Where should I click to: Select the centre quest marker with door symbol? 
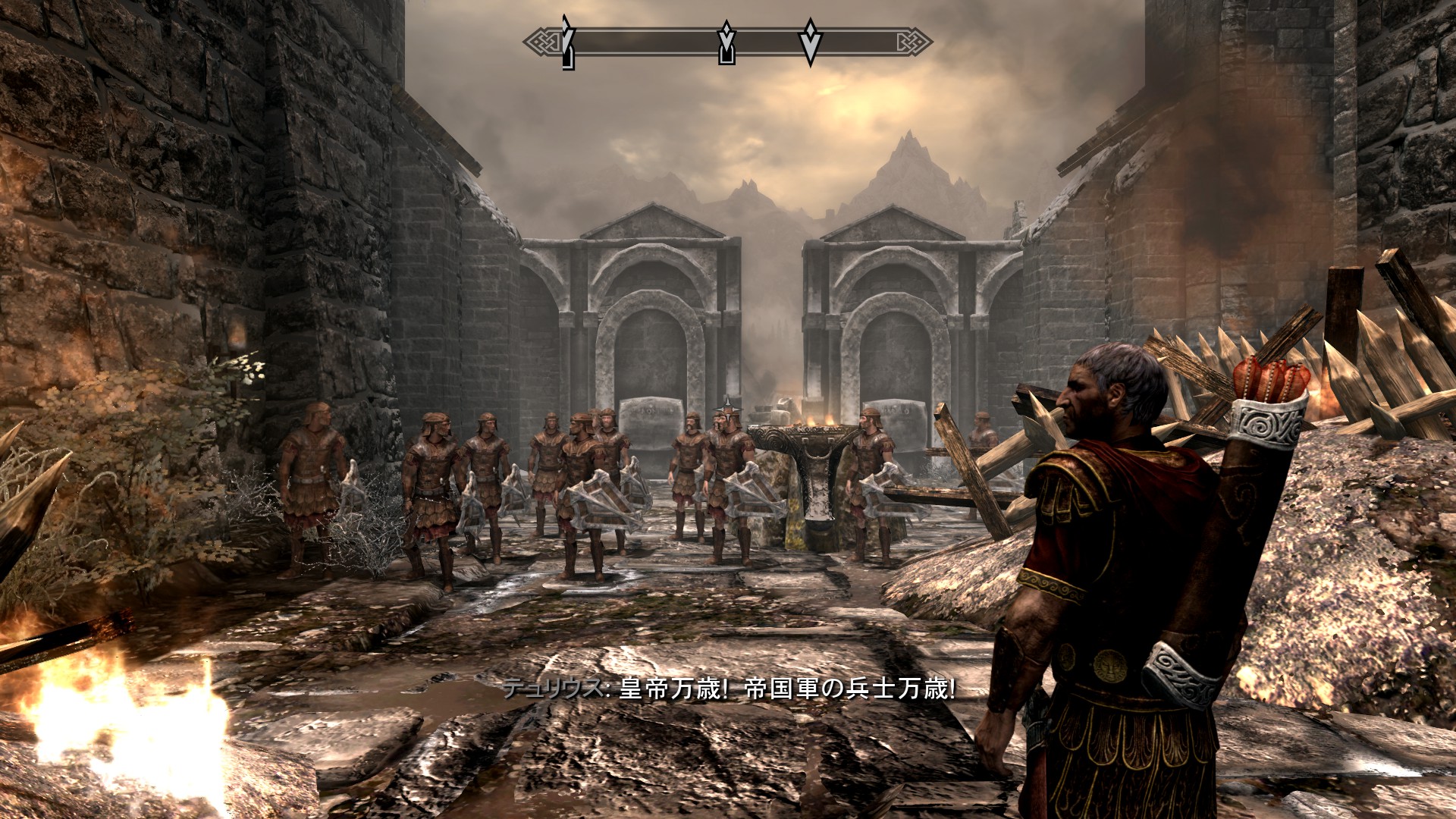point(726,42)
